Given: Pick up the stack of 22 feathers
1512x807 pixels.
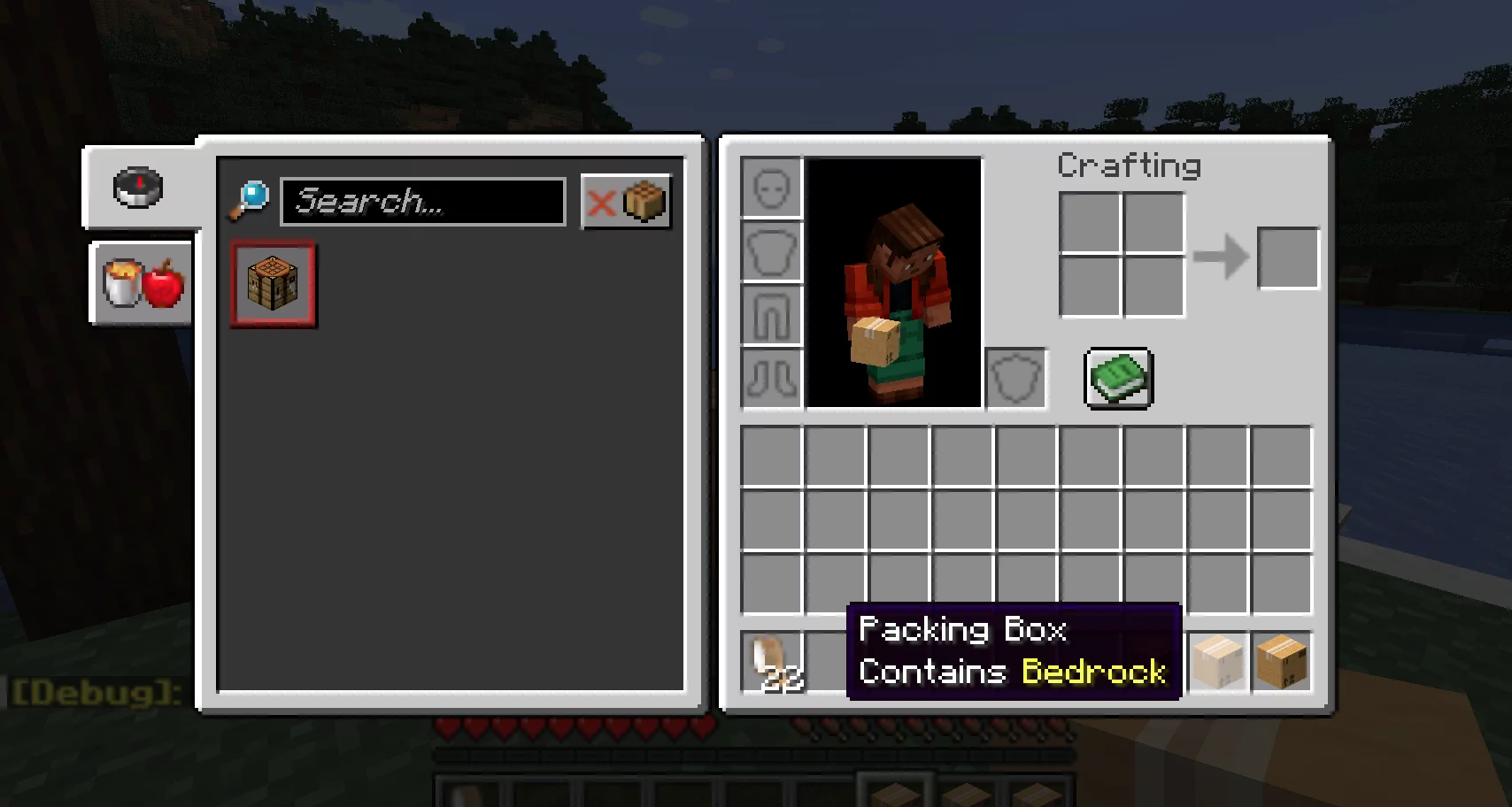Looking at the screenshot, I should (772, 662).
